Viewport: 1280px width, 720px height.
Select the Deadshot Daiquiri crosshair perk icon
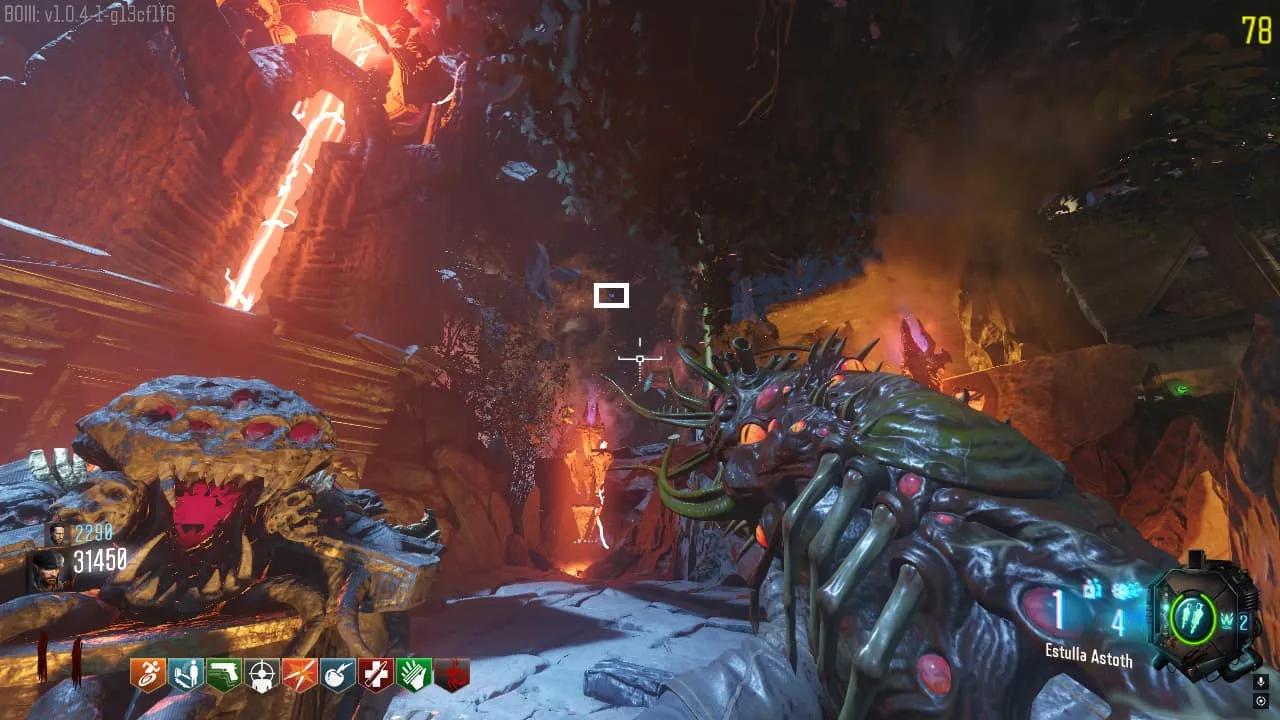click(x=261, y=675)
